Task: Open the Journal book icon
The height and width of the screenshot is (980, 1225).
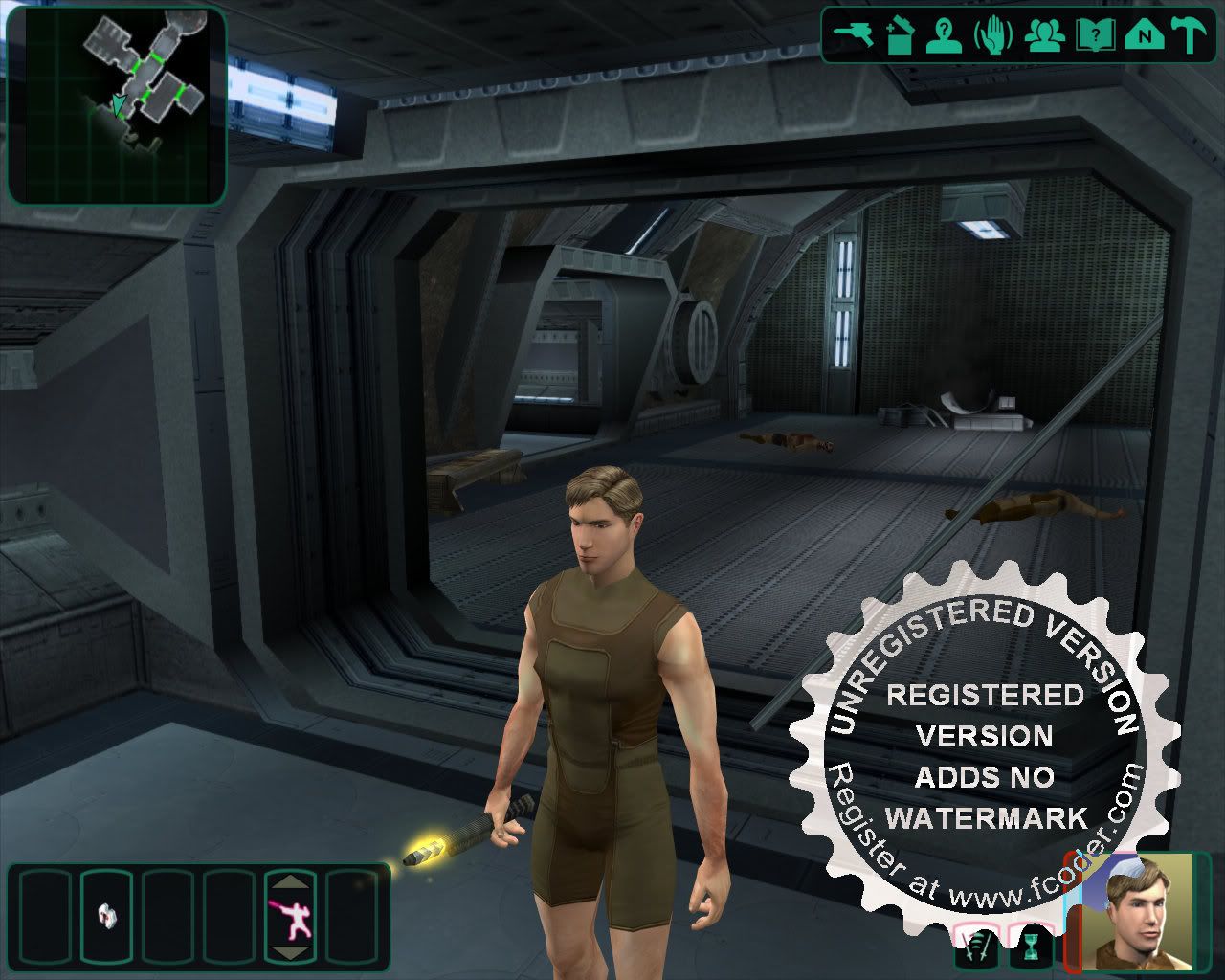Action: click(x=1092, y=35)
